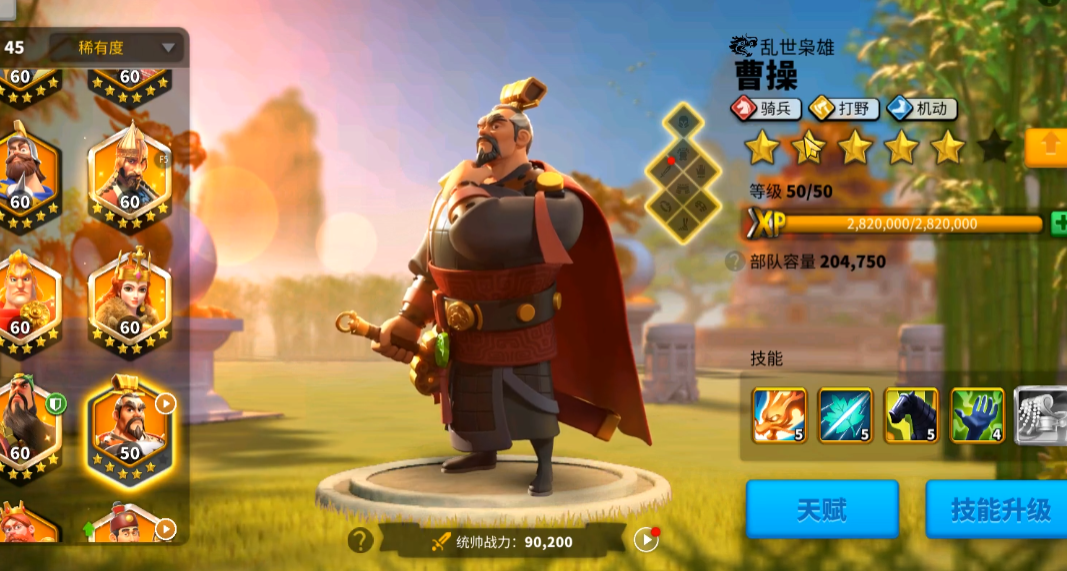Screen dimensions: 1067x571
Task: View the green leaf slash skill
Action: pyautogui.click(x=845, y=415)
